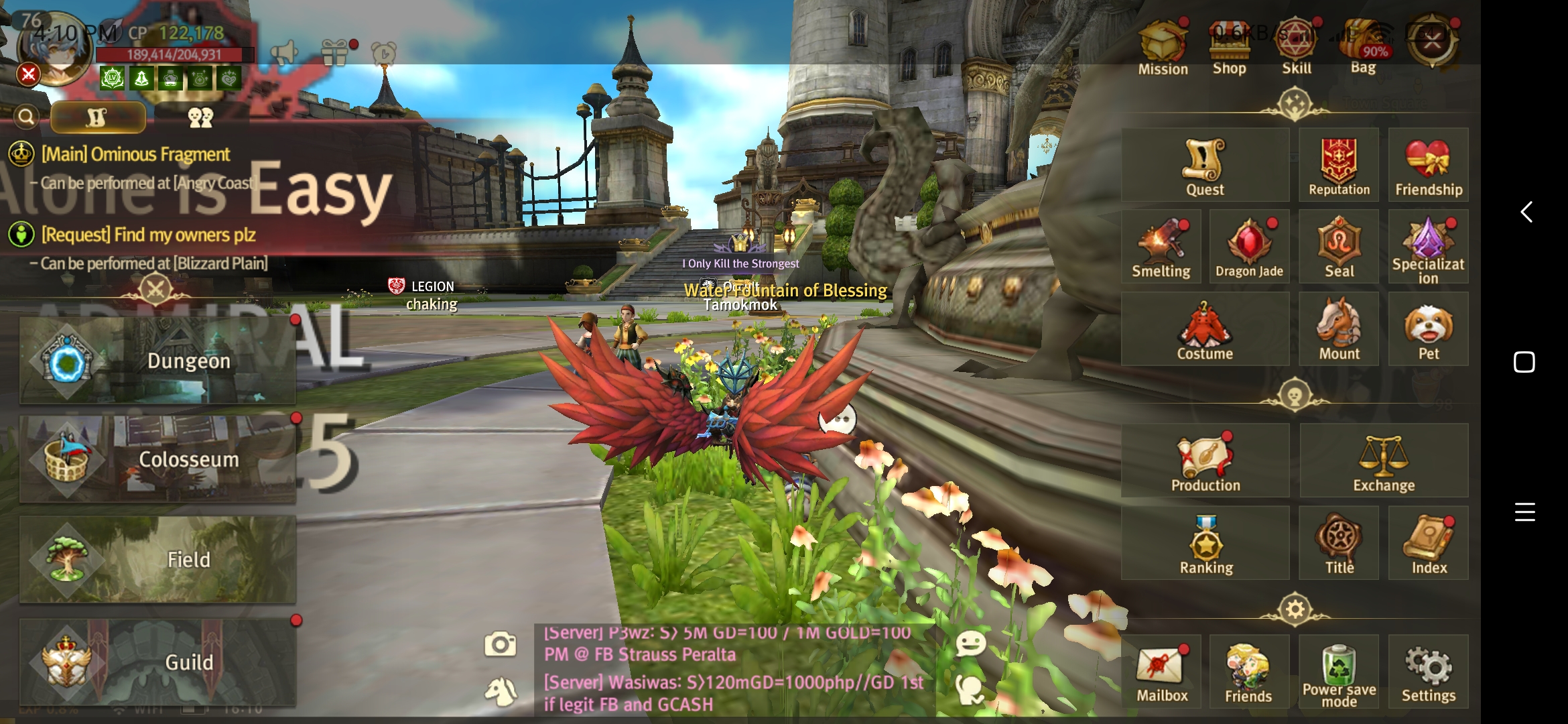Open the Smelting menu
Screen dimensions: 1568x724
click(x=1161, y=248)
